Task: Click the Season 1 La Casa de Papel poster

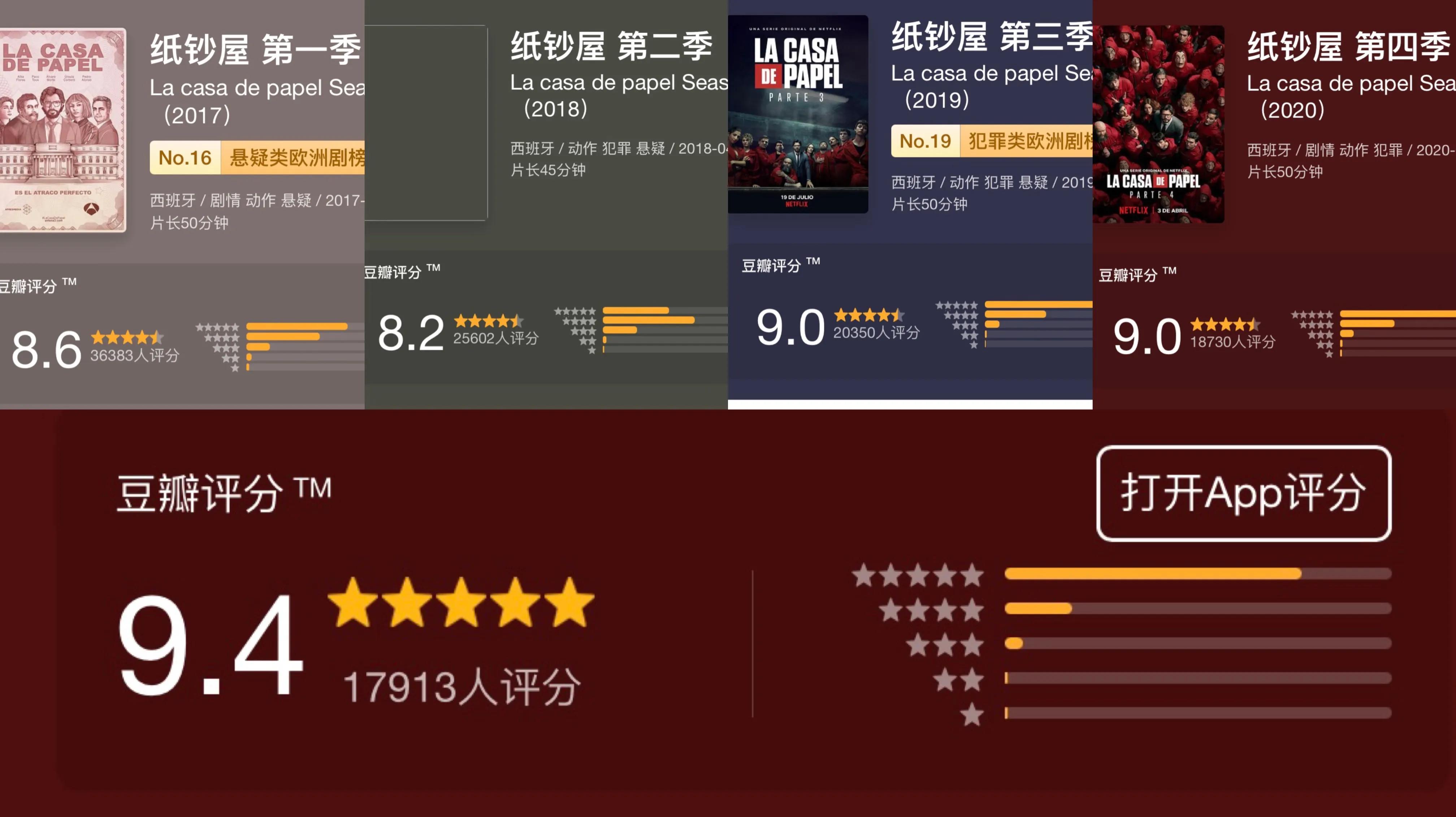Action: tap(62, 124)
